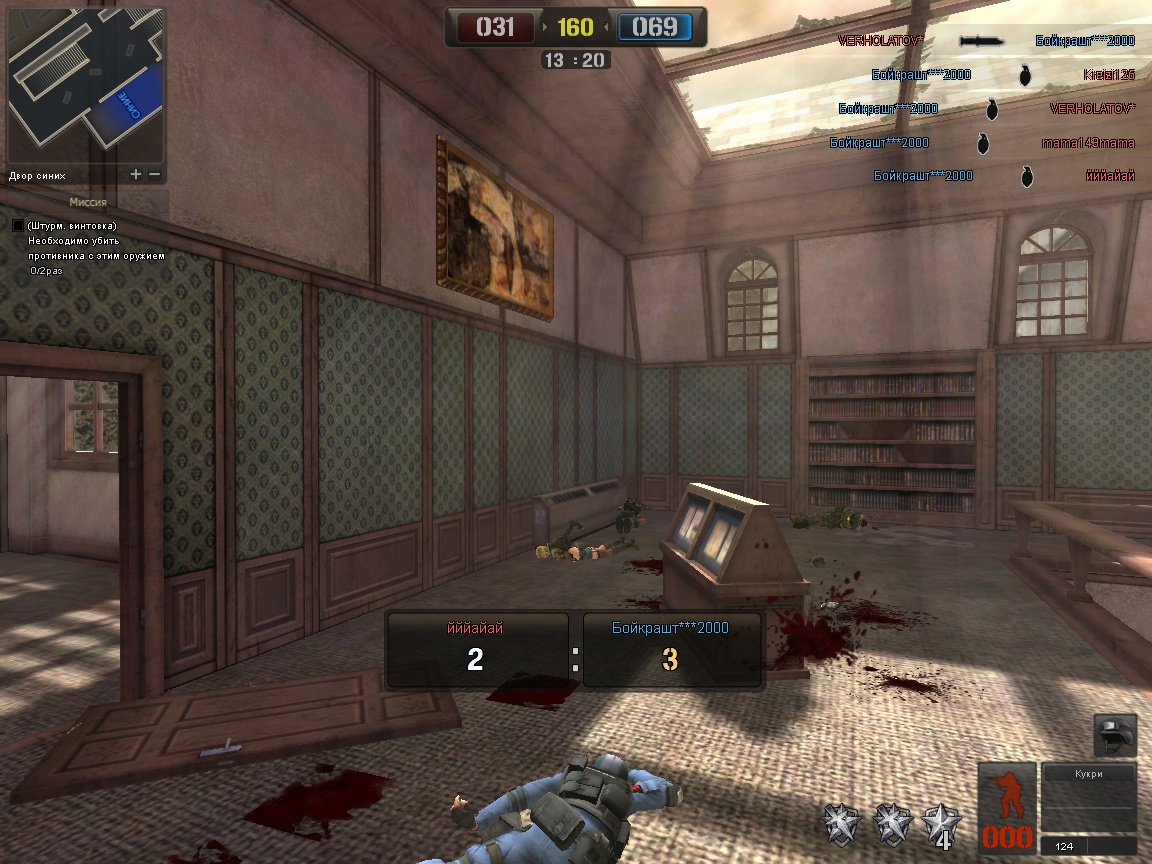Open the Миссия mission tracker header

pyautogui.click(x=88, y=202)
